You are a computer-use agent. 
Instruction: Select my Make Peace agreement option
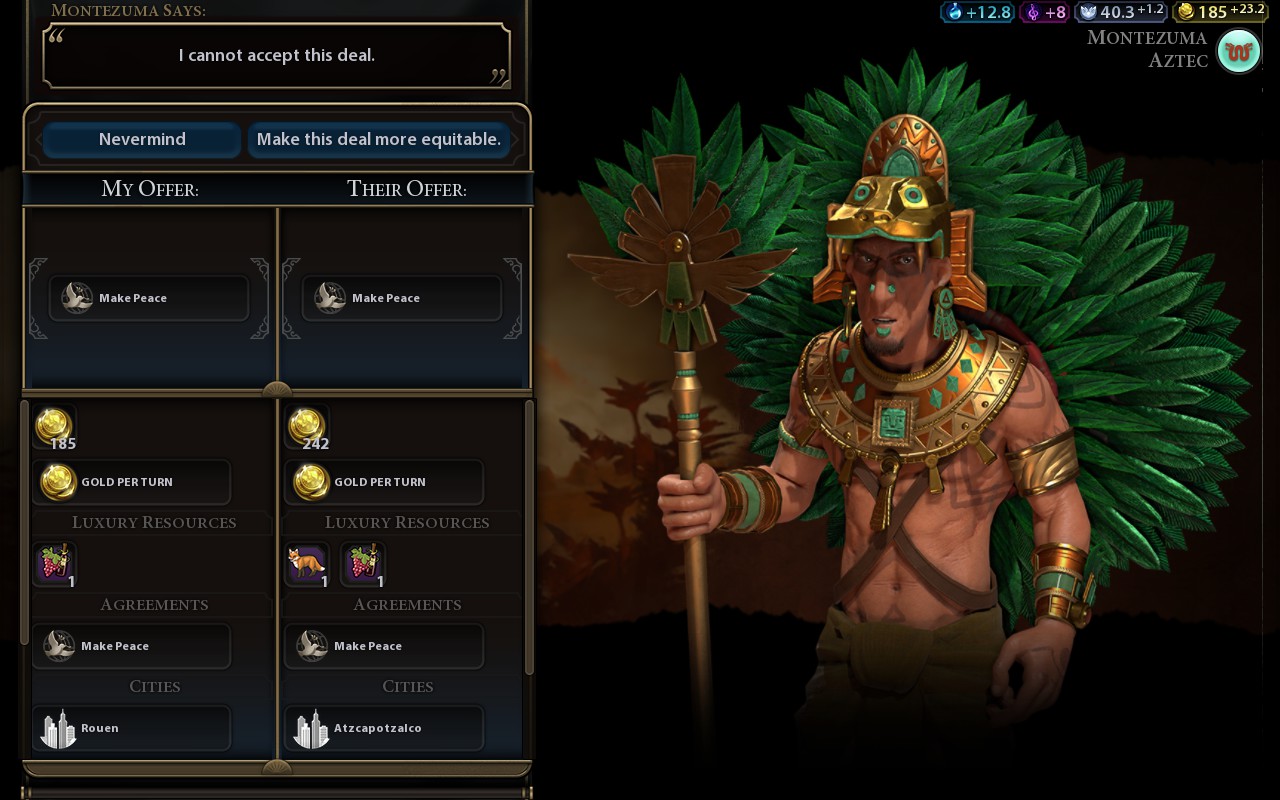tap(131, 646)
